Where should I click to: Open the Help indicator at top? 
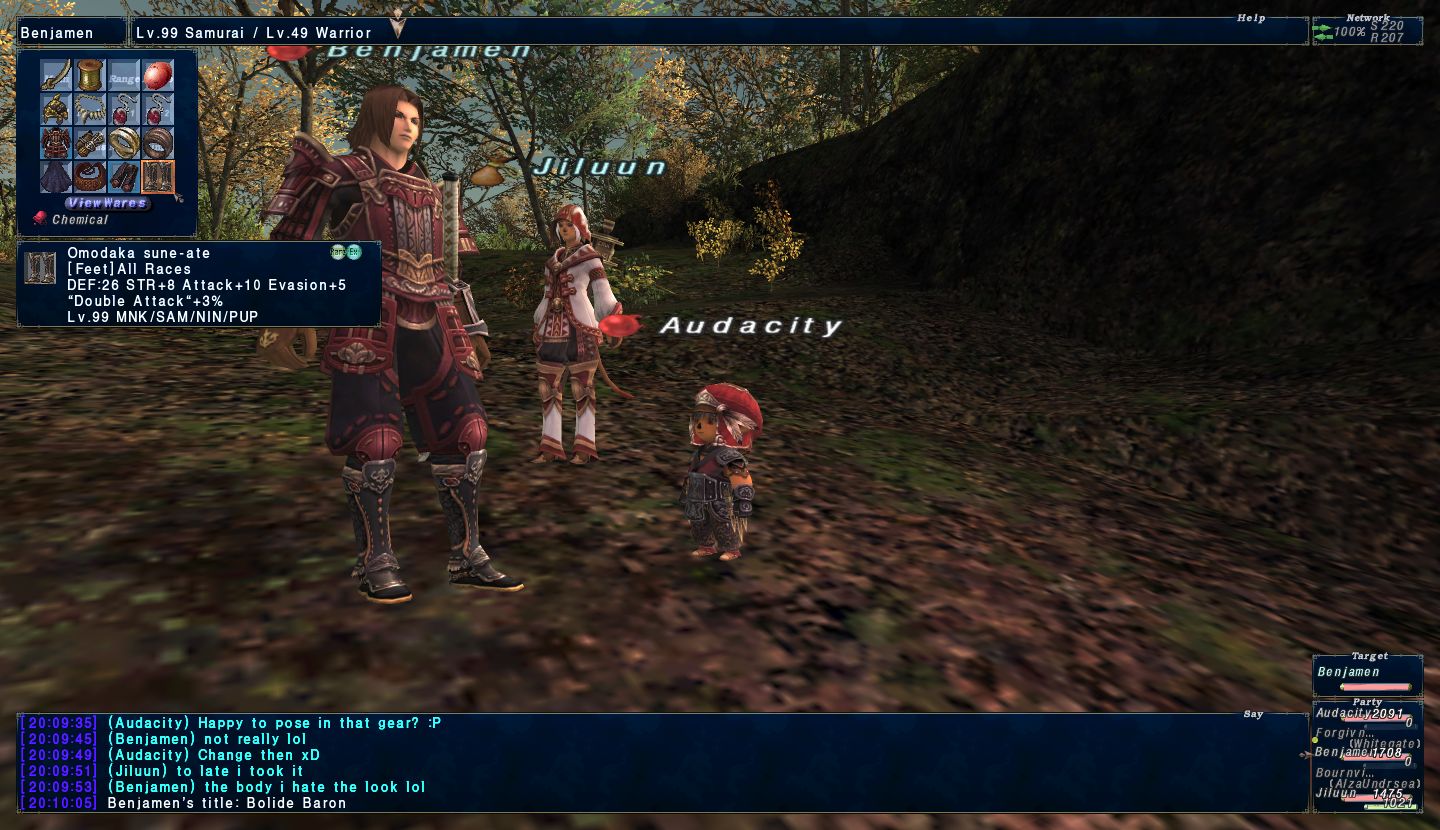[x=1250, y=18]
